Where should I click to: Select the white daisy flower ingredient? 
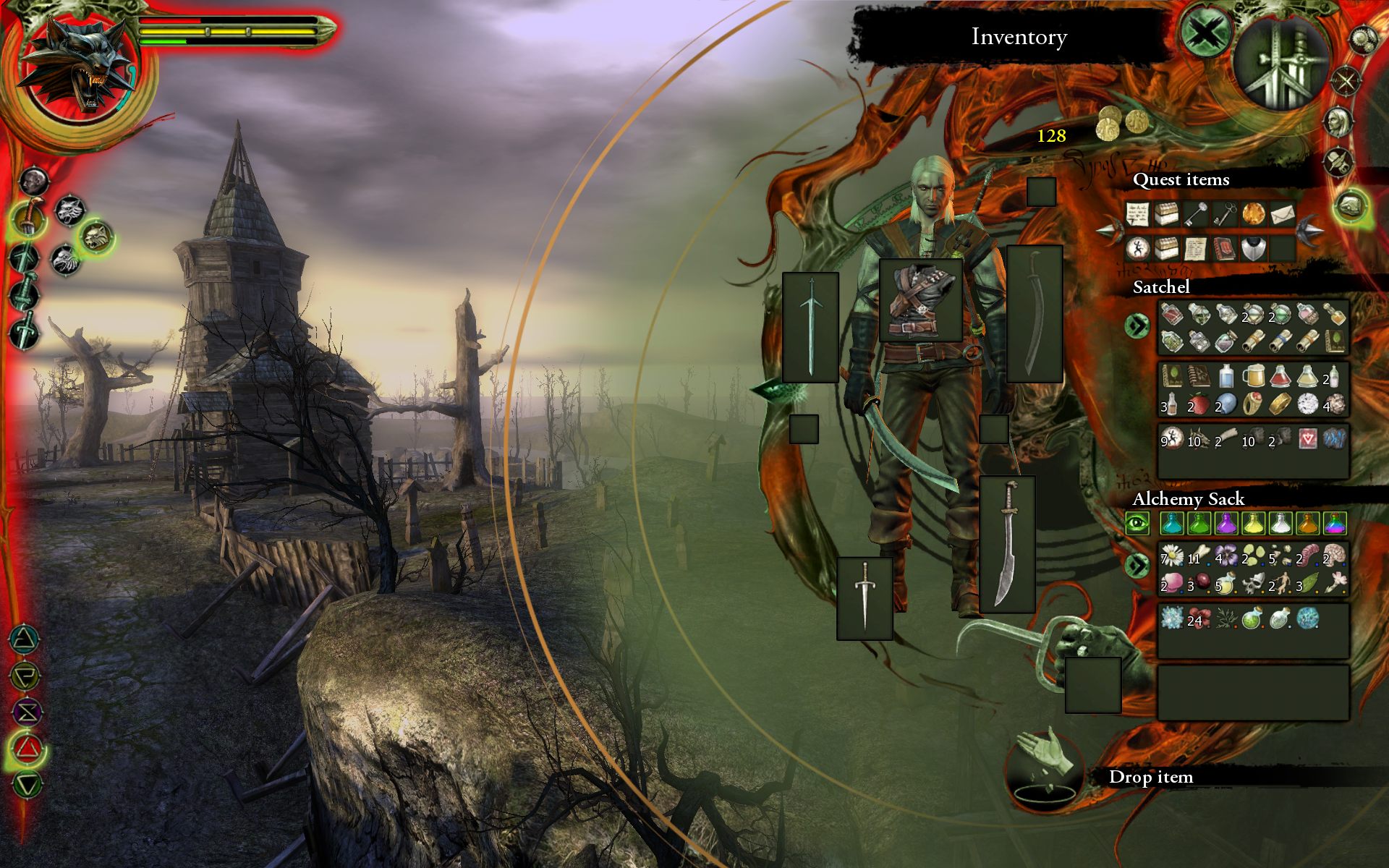(x=1172, y=556)
